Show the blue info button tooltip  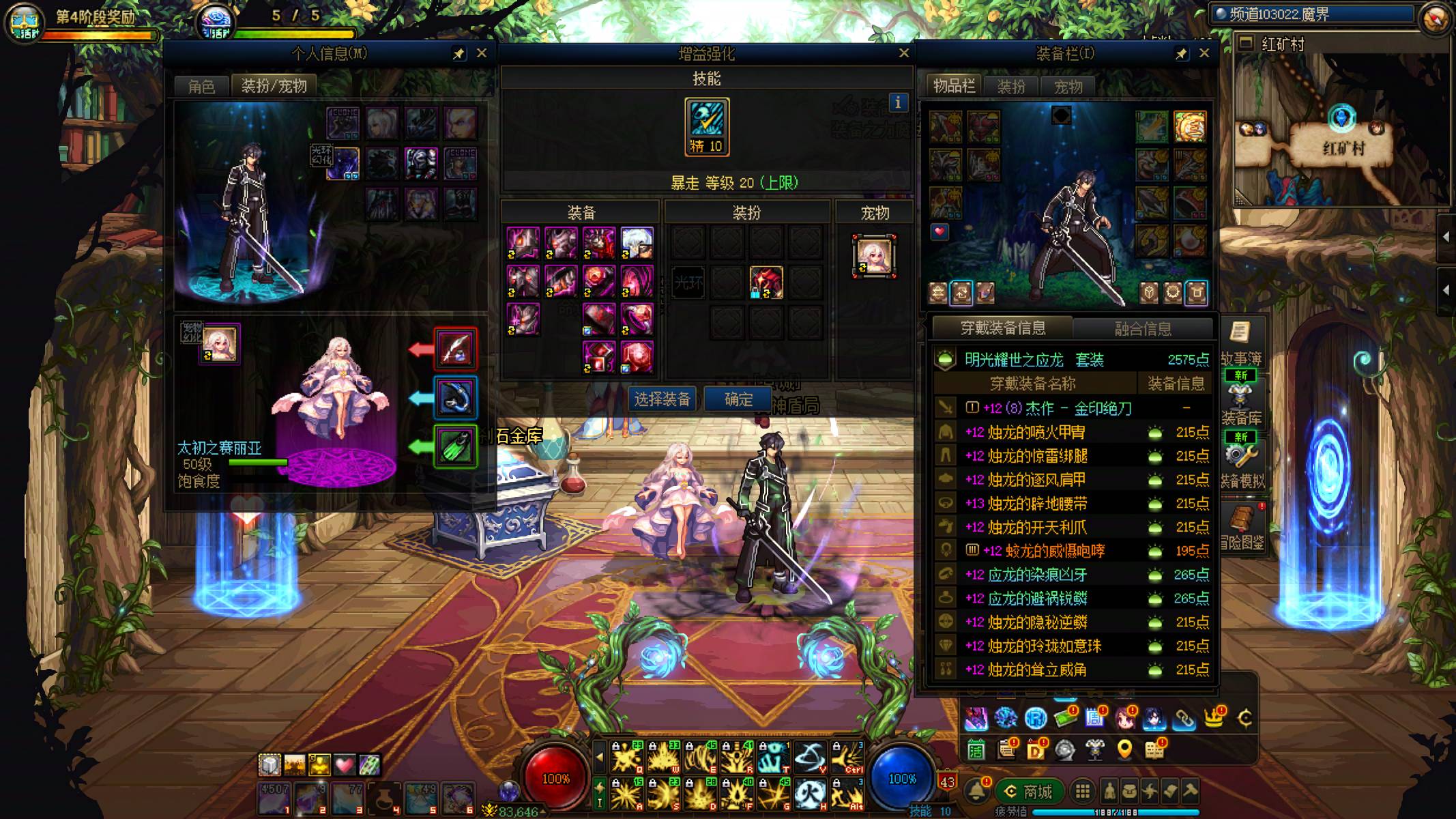coord(898,103)
